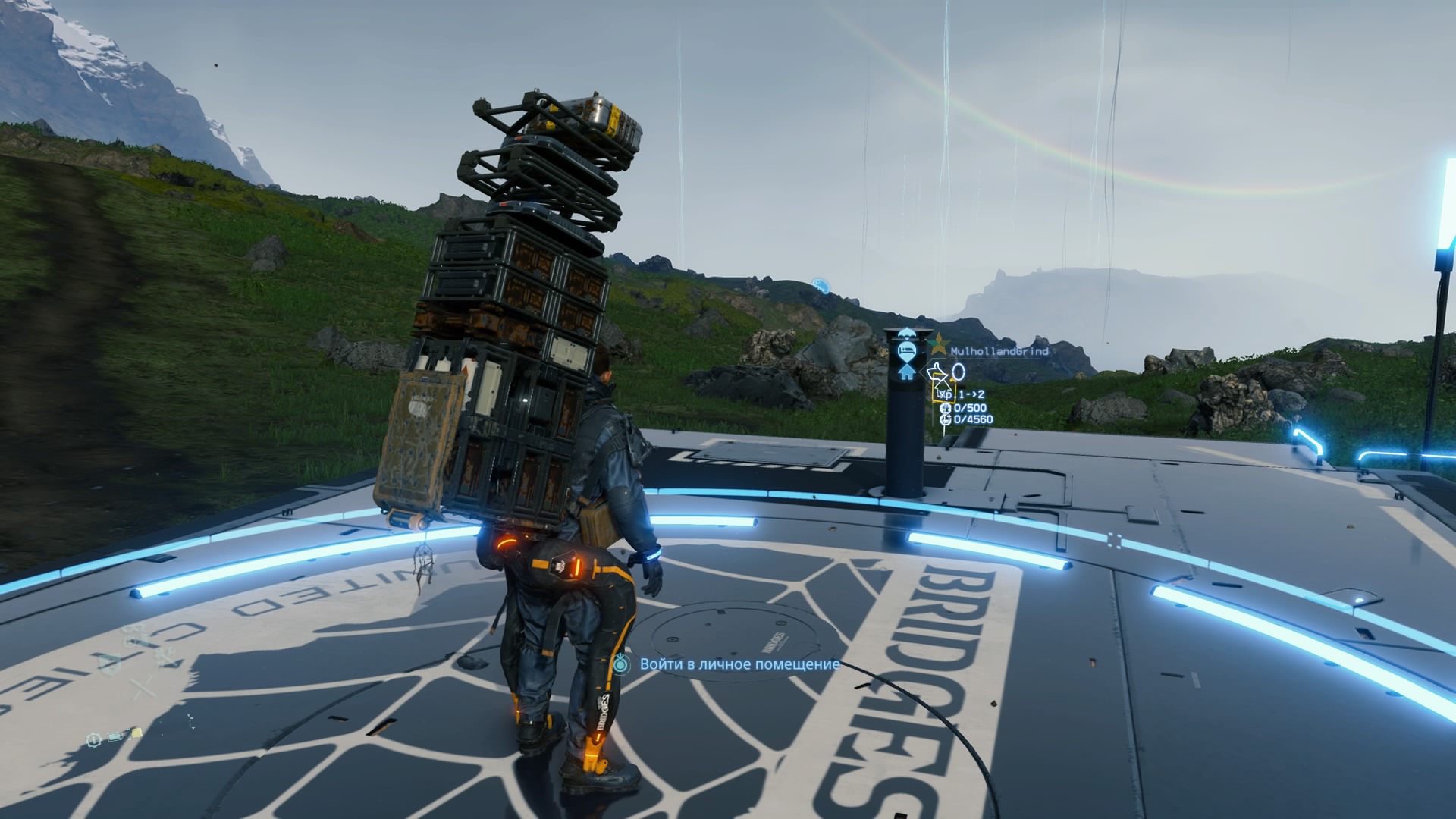Click the distant blue marker icon over the hills
The height and width of the screenshot is (819, 1456).
820,285
